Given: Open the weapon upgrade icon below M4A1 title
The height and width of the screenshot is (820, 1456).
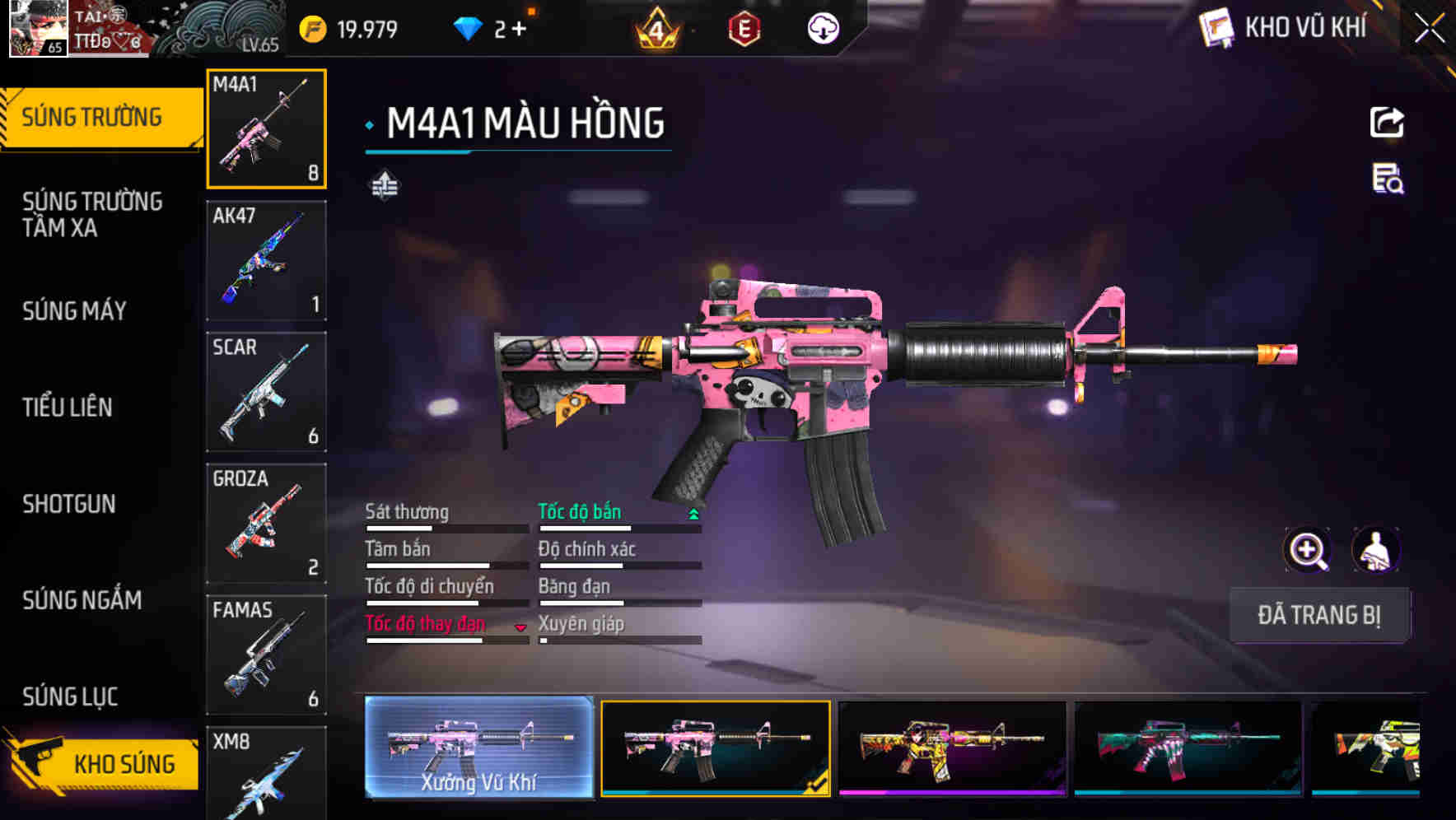Looking at the screenshot, I should coord(384,185).
